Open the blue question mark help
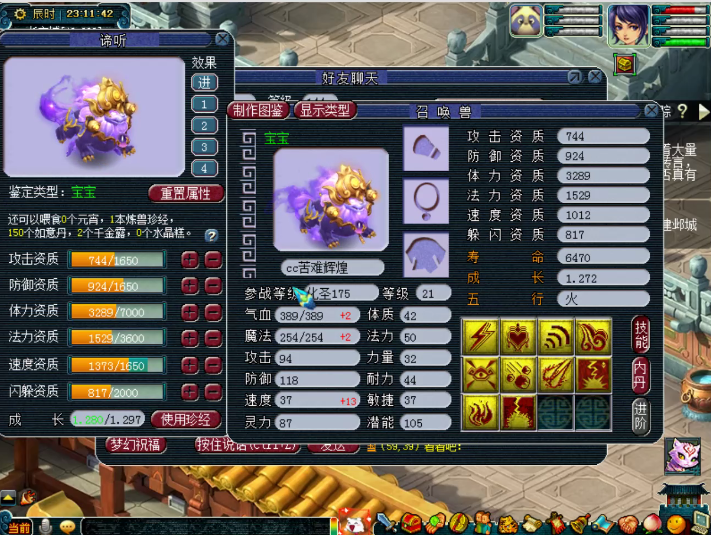This screenshot has height=535, width=711. click(211, 236)
